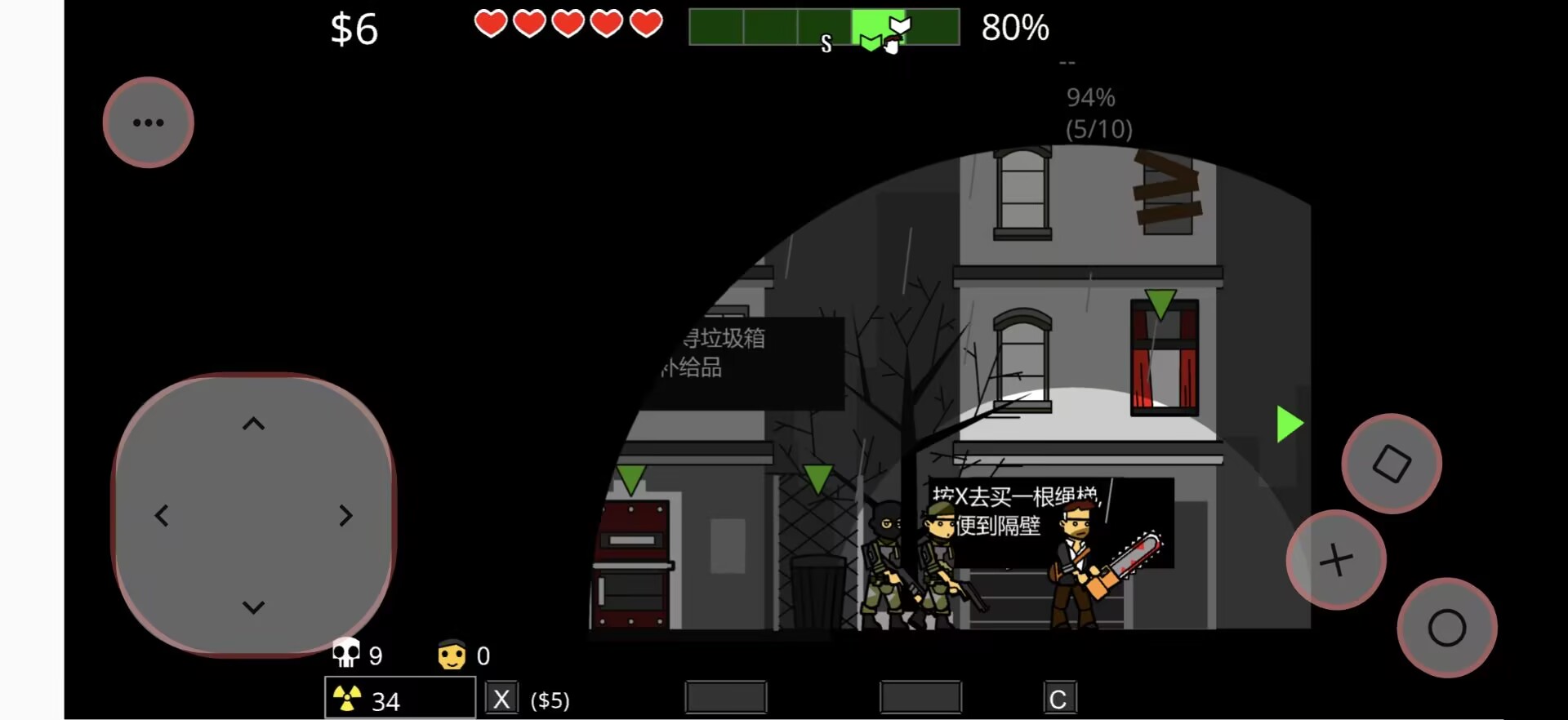Click the X buy button for $5
1568x720 pixels.
click(x=501, y=699)
